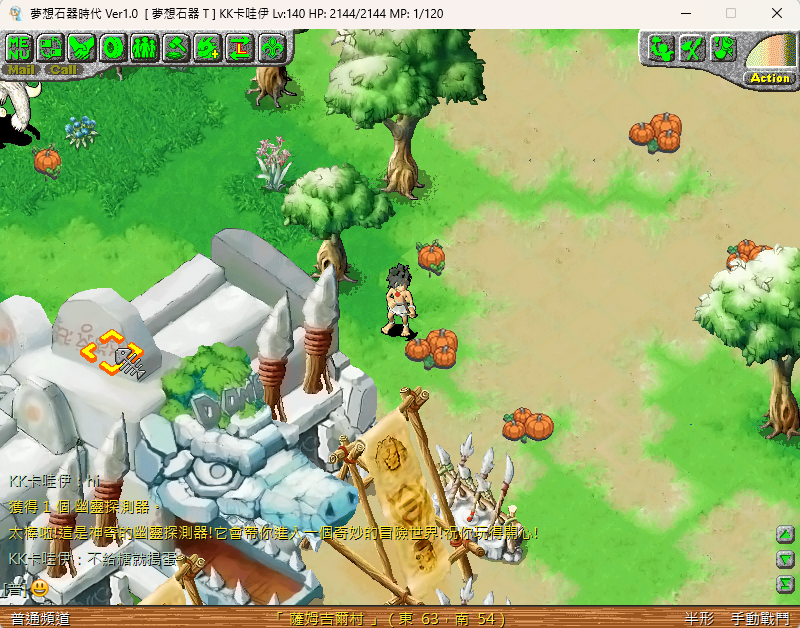800x628 pixels.
Task: Open the green MENU button
Action: coord(20,47)
